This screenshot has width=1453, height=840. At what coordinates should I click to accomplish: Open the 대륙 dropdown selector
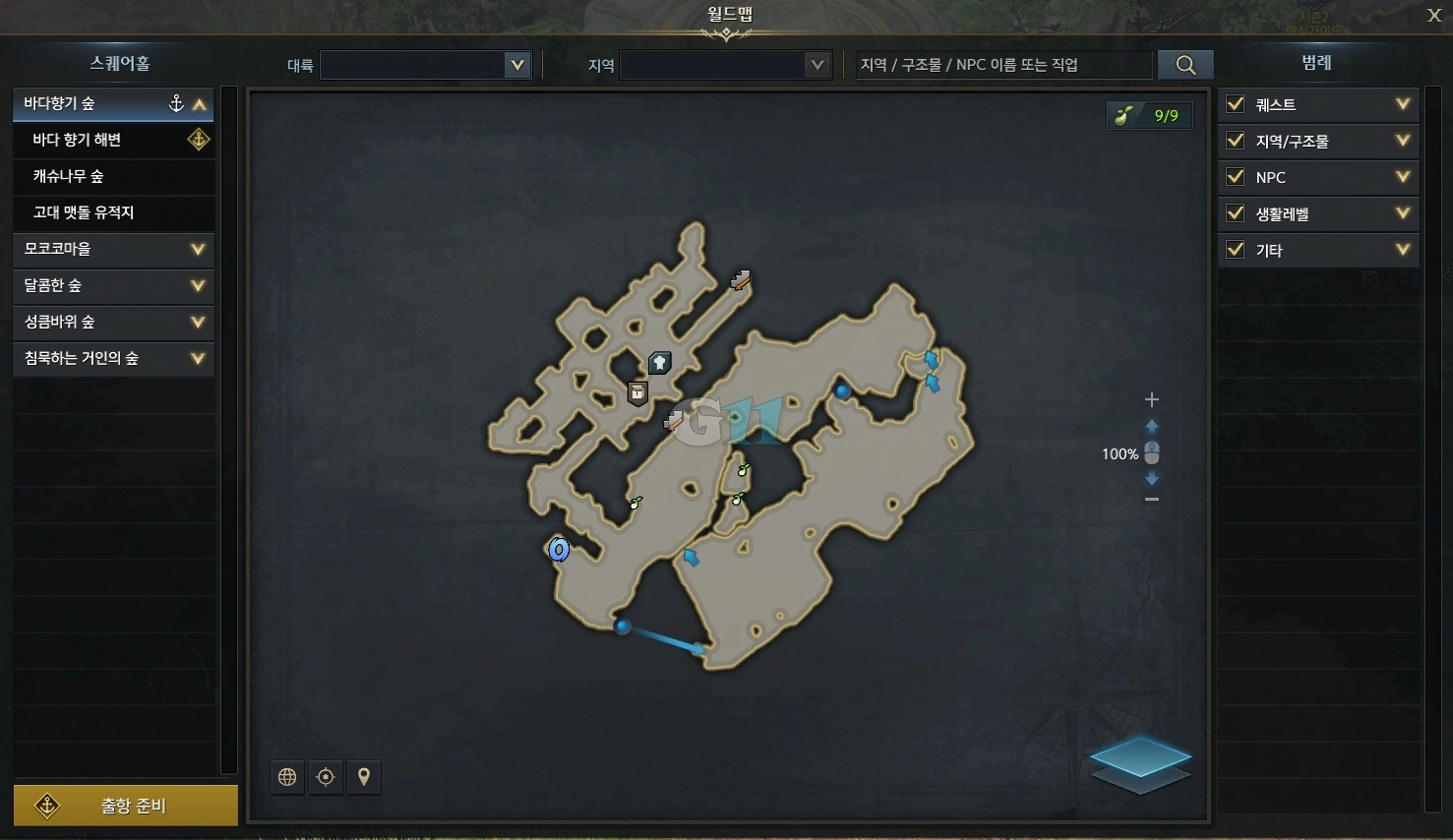(425, 65)
